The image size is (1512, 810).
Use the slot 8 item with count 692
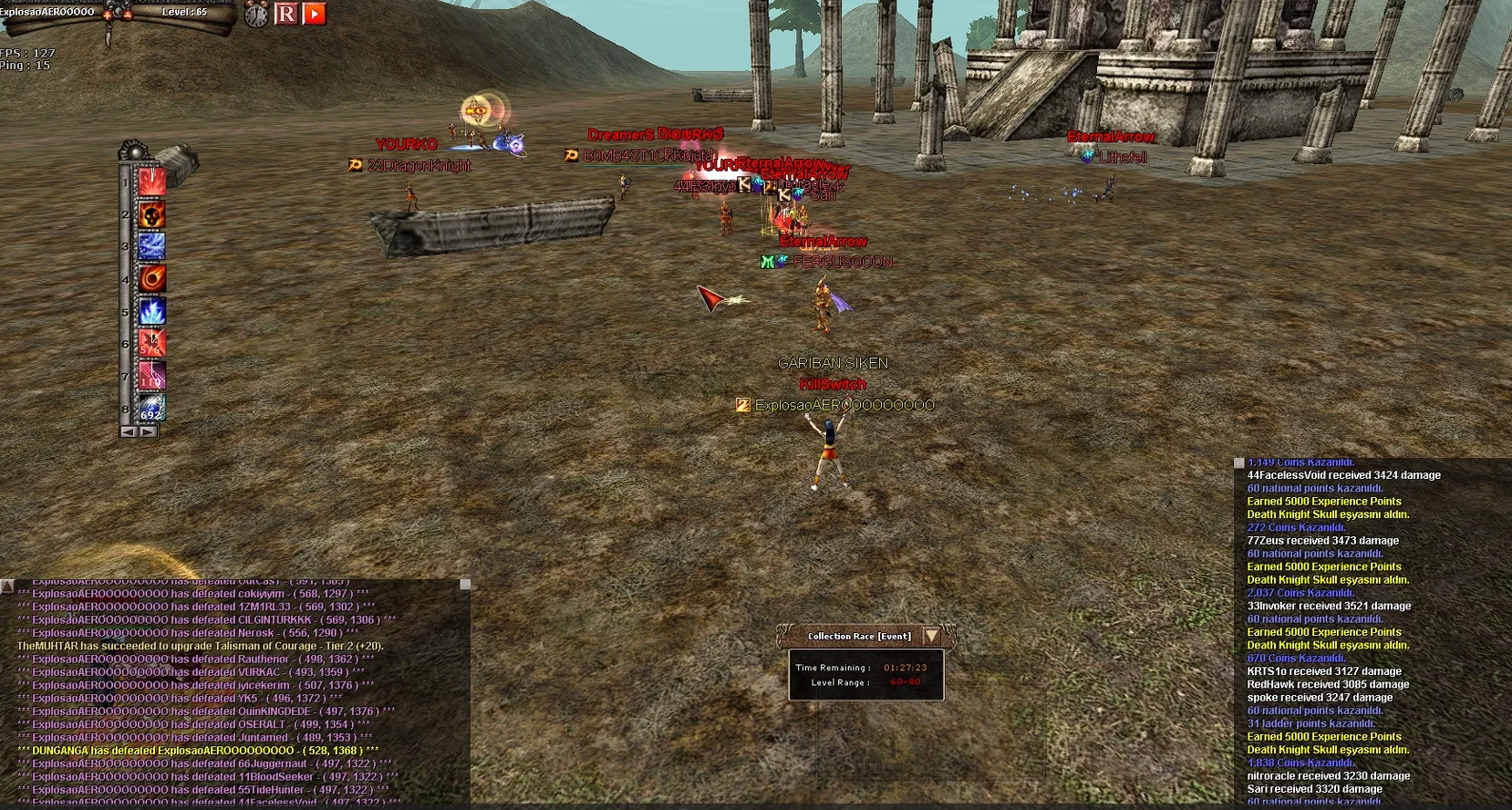[x=151, y=409]
